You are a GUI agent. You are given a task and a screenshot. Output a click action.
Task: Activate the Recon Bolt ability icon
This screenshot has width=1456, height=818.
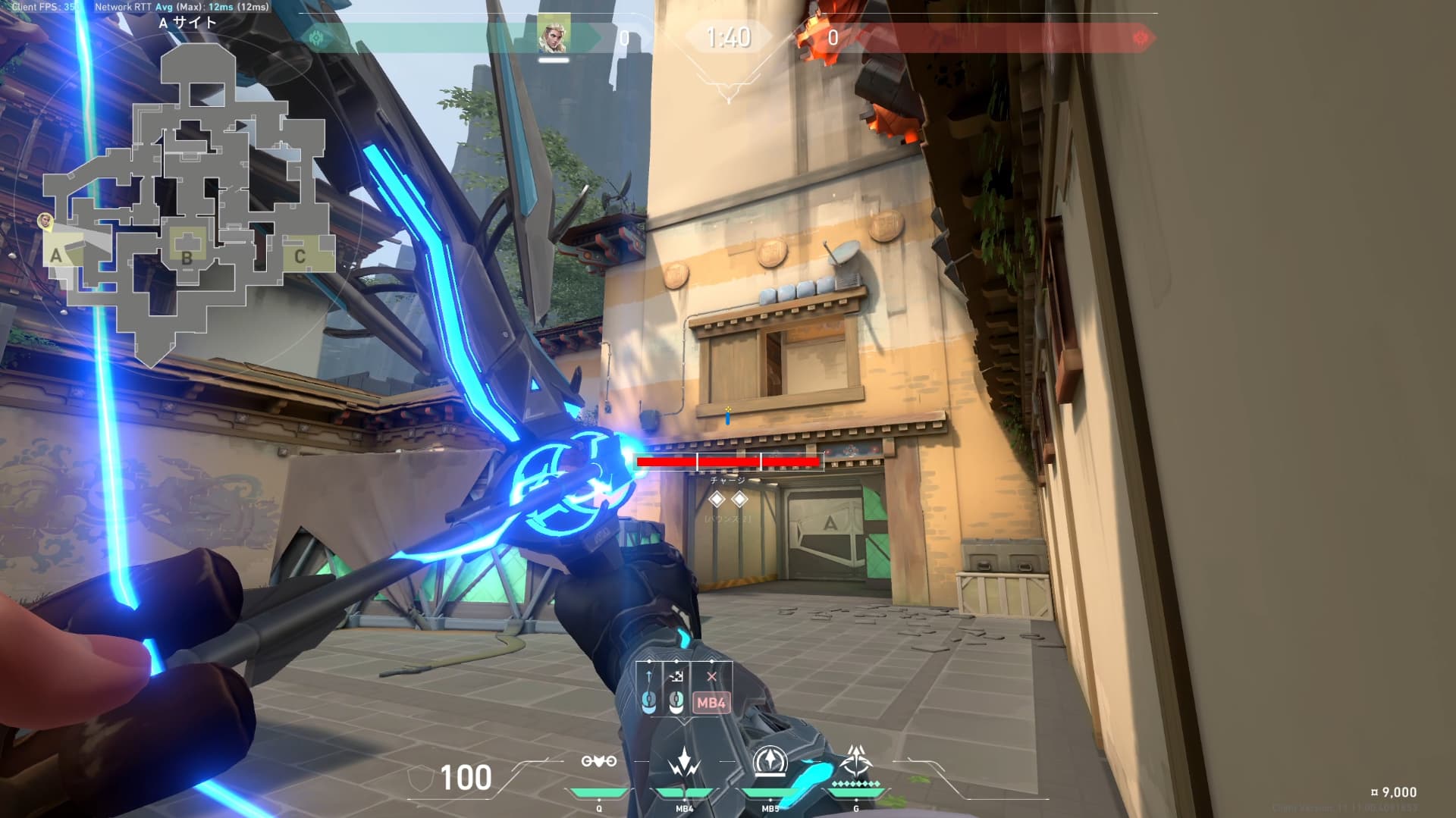(x=770, y=761)
